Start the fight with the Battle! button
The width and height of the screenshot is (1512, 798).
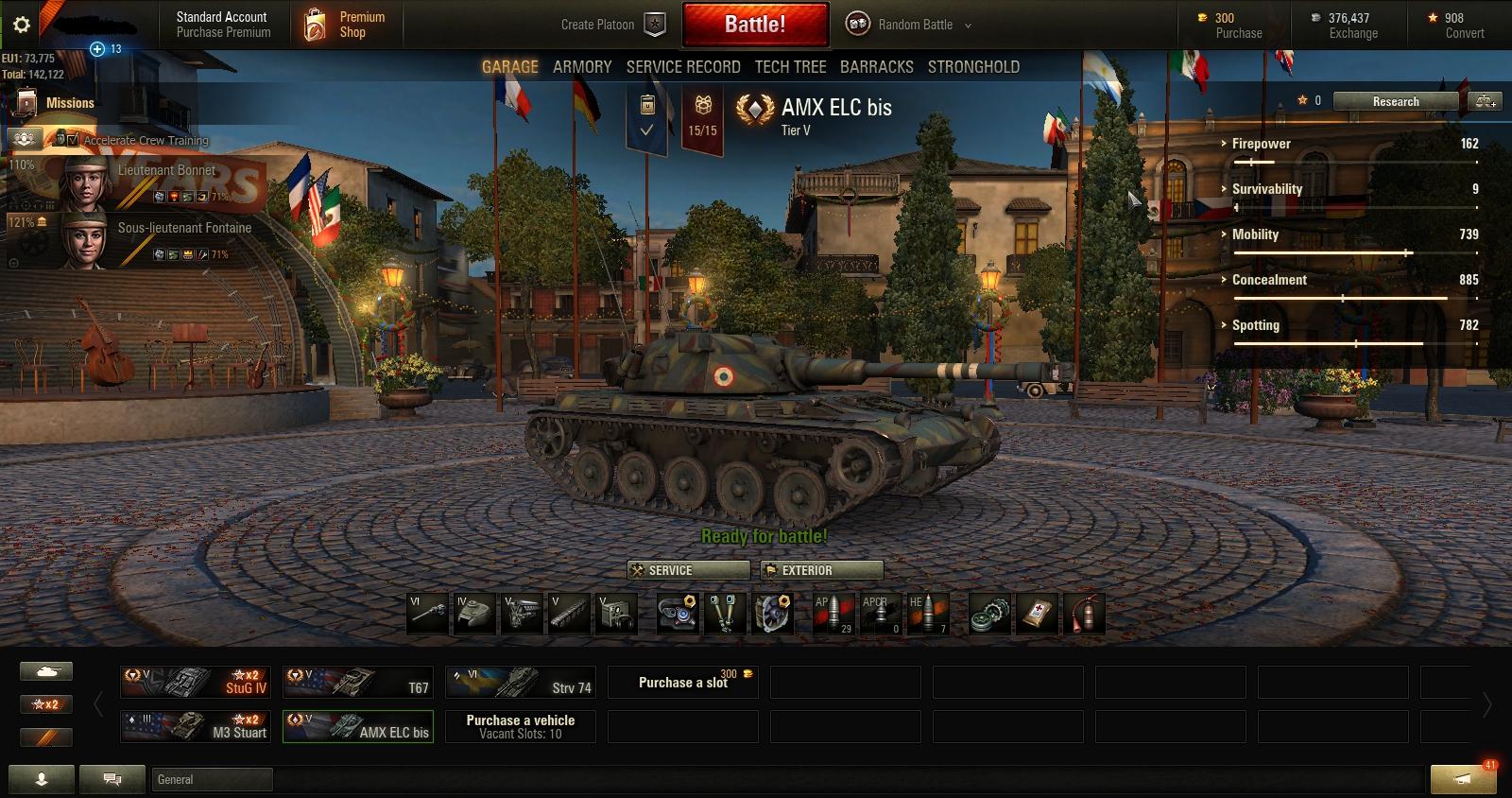(755, 25)
